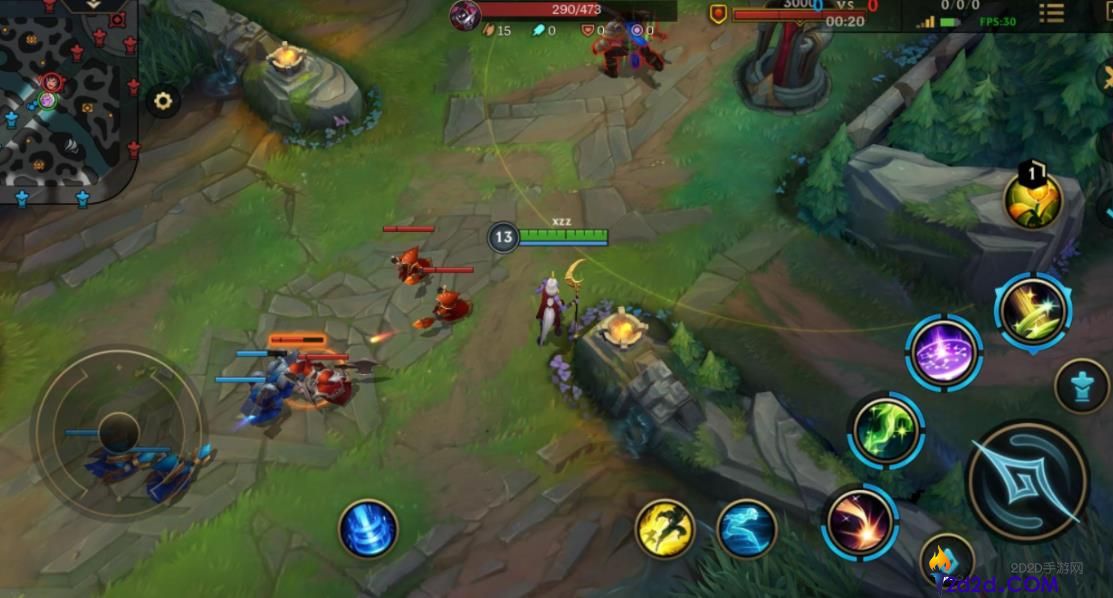
Task: Cast the yellow Flash summoner spell
Action: (665, 529)
